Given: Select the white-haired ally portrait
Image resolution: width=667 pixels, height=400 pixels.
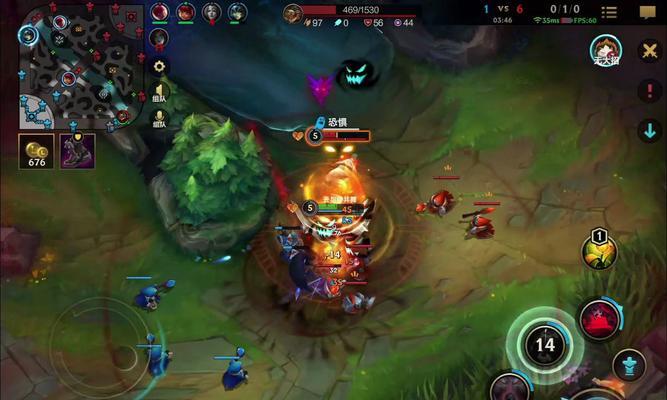Looking at the screenshot, I should [212, 12].
